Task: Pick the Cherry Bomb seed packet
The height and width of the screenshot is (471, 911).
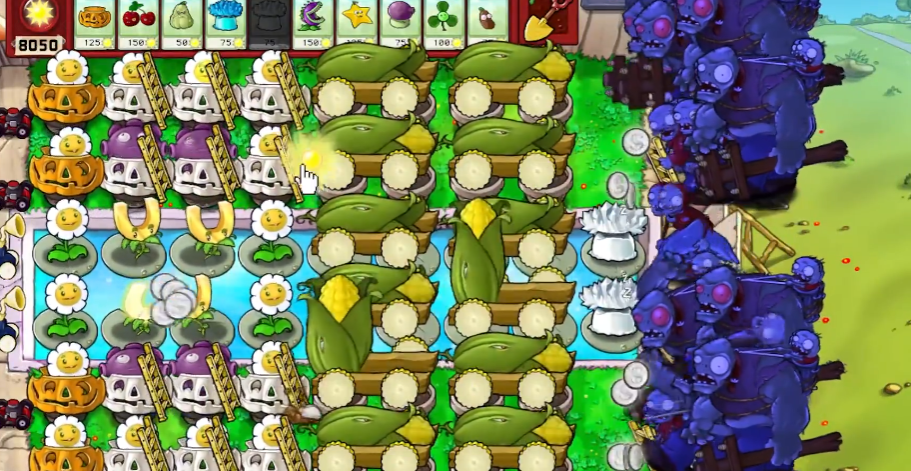Action: [x=137, y=22]
